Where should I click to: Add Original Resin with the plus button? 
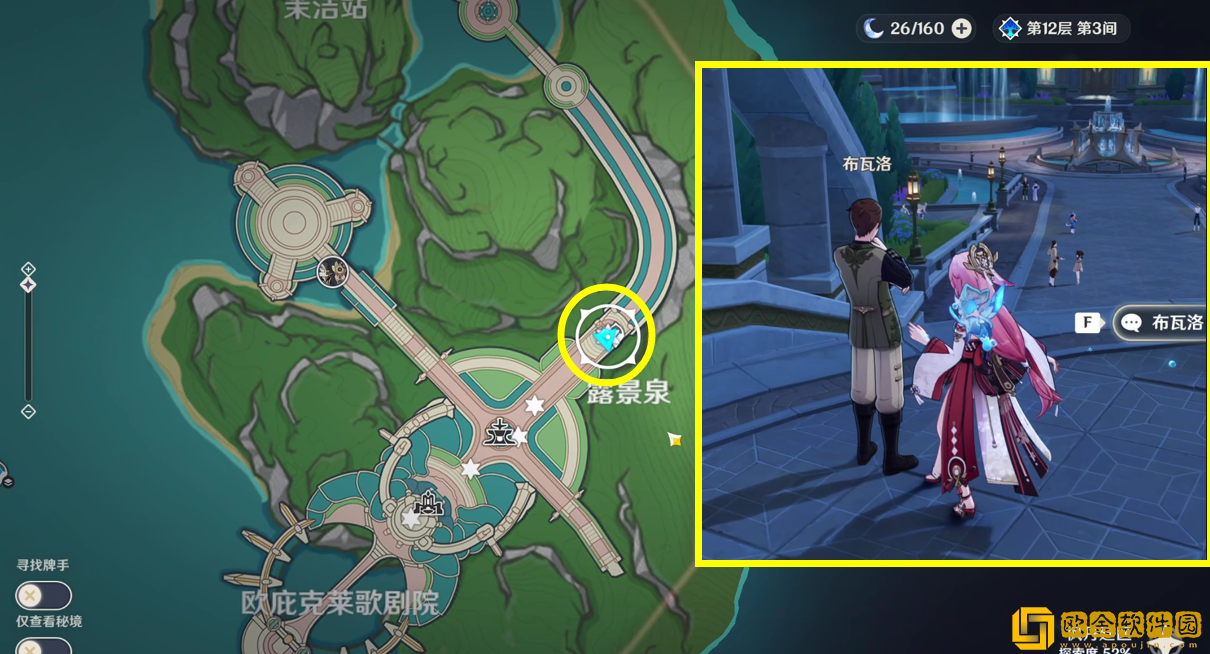point(961,29)
